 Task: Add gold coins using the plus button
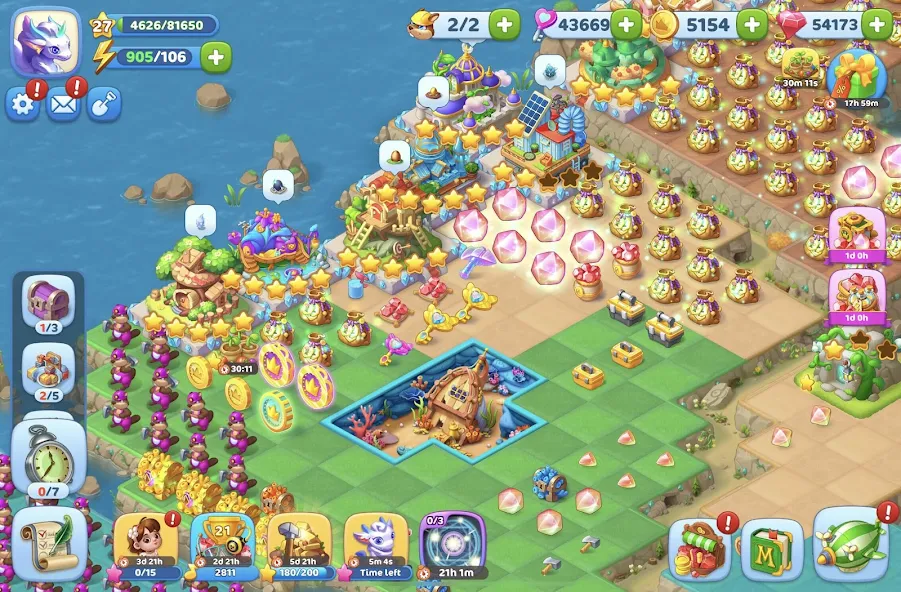pyautogui.click(x=752, y=24)
